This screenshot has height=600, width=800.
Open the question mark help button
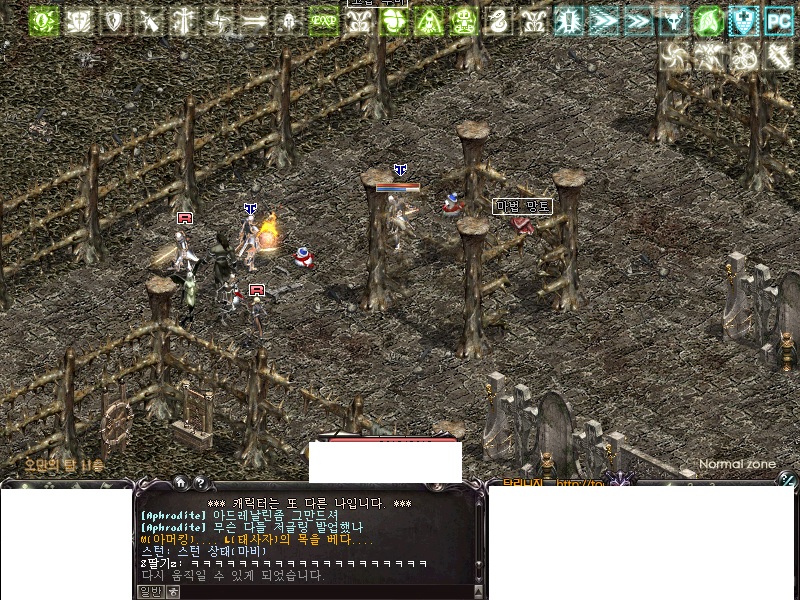click(x=199, y=482)
